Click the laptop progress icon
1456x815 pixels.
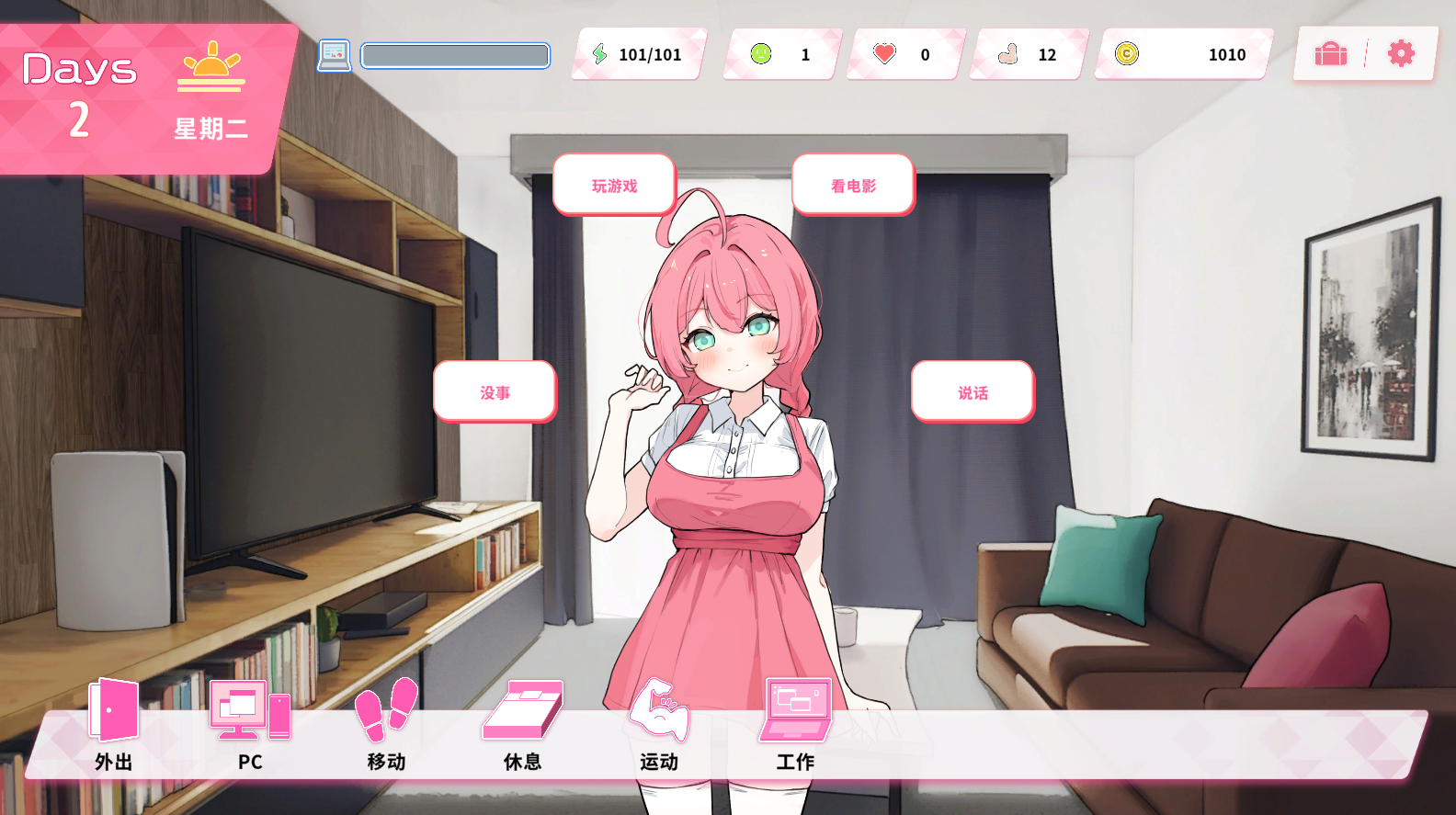(335, 55)
